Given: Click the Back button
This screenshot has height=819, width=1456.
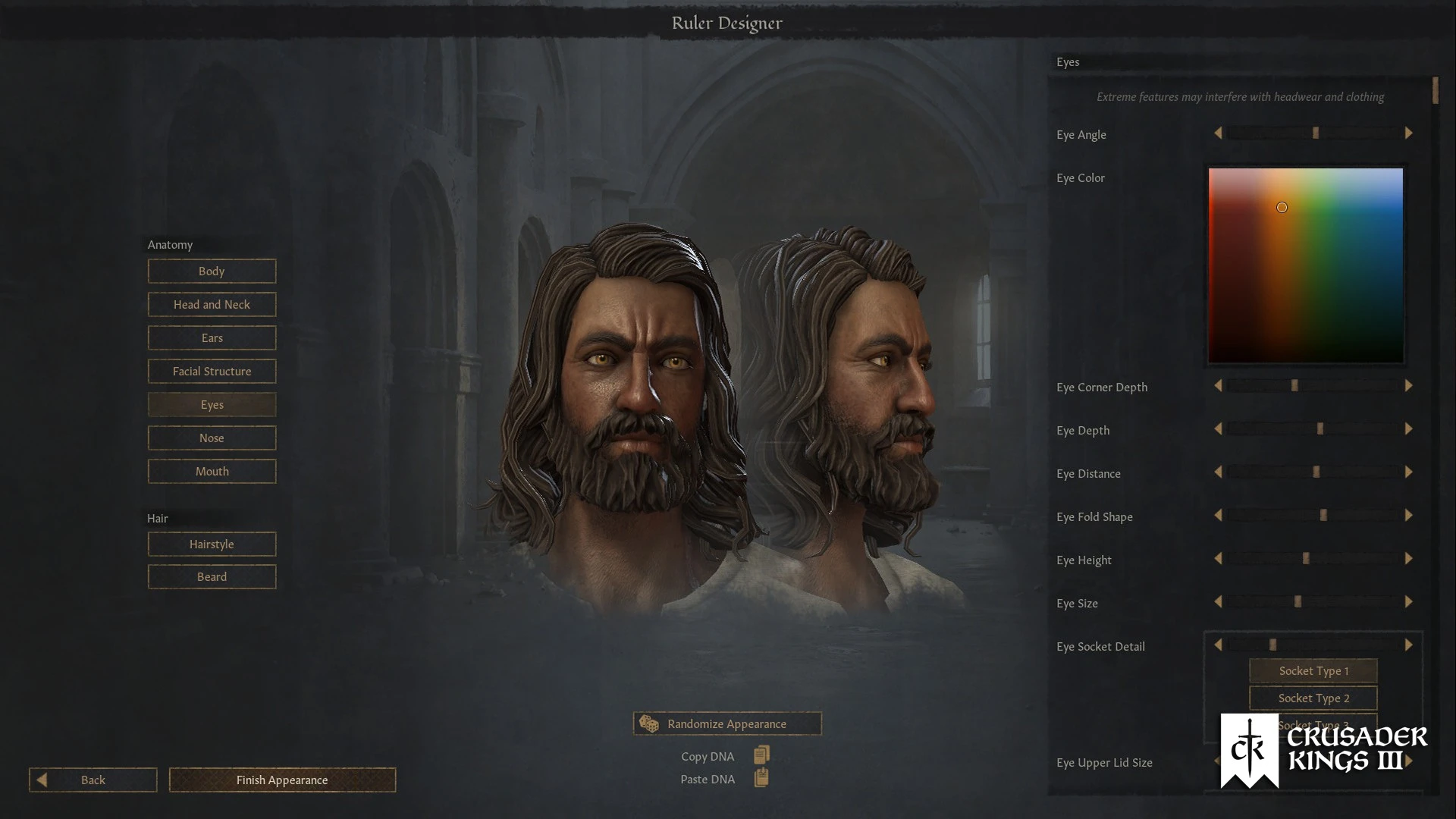Looking at the screenshot, I should point(93,780).
